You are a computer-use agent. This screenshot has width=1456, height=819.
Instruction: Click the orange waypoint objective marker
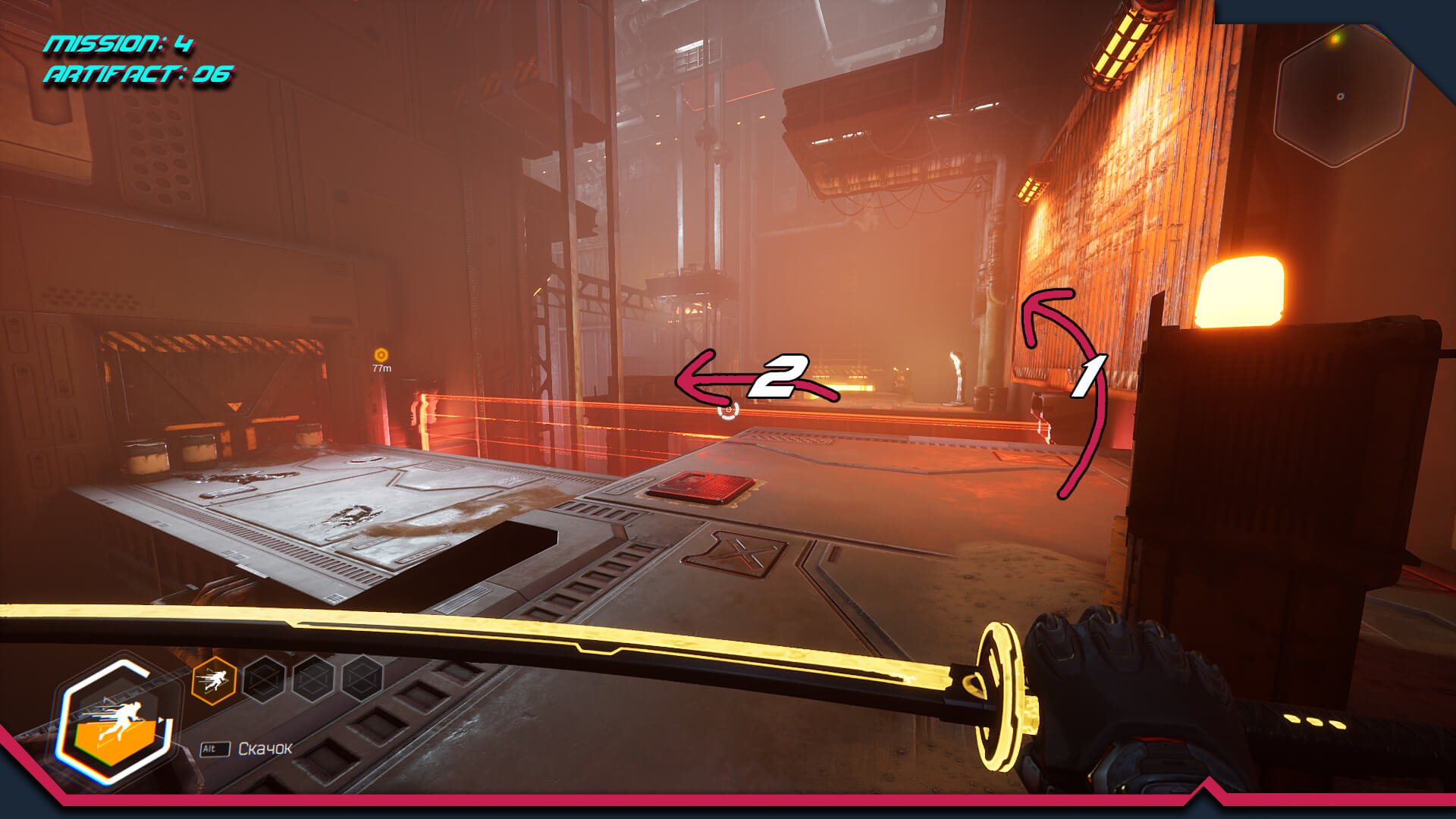coord(380,353)
